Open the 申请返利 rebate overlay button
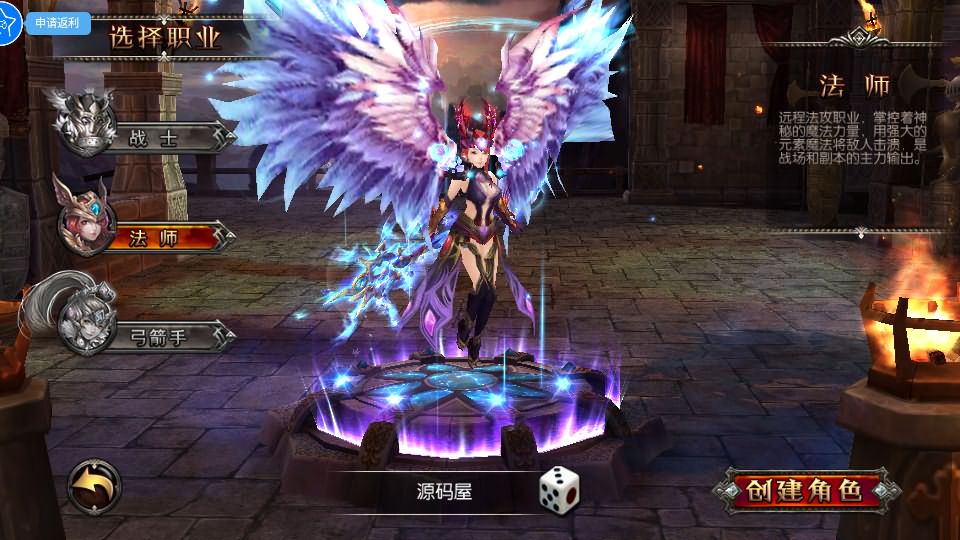This screenshot has width=960, height=540. 58,22
